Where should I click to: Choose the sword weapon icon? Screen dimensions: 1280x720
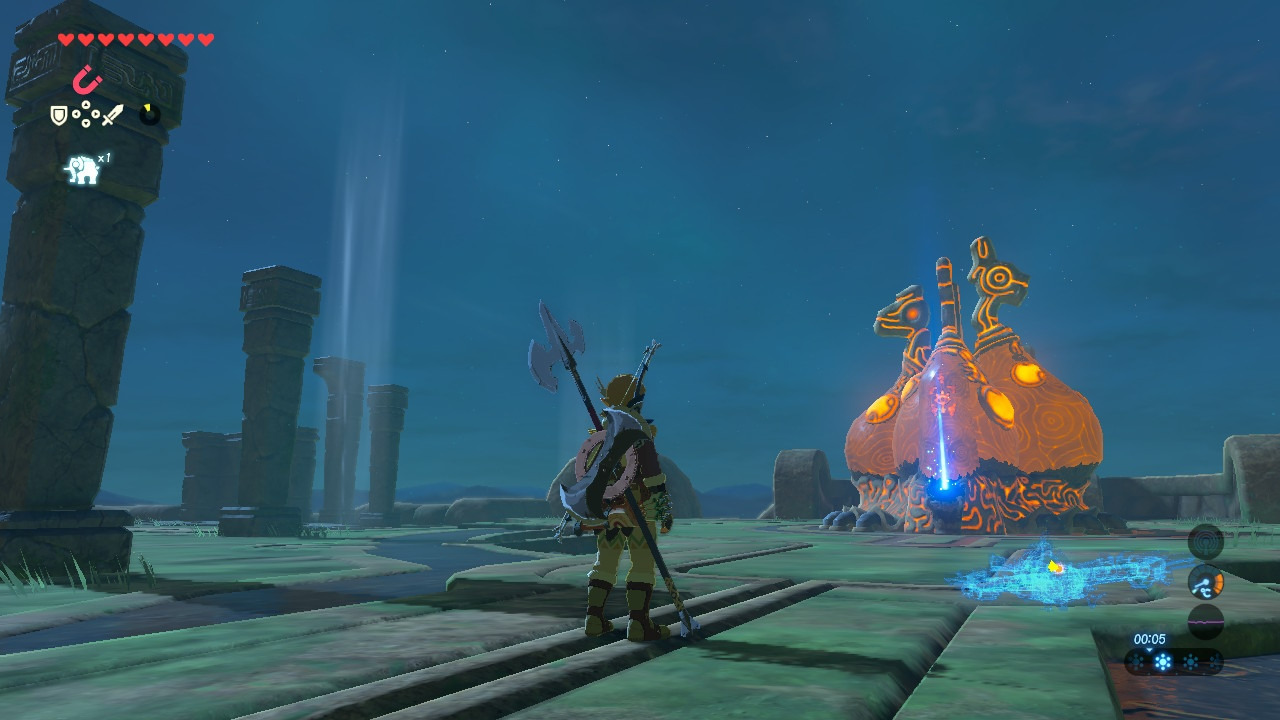(x=112, y=116)
